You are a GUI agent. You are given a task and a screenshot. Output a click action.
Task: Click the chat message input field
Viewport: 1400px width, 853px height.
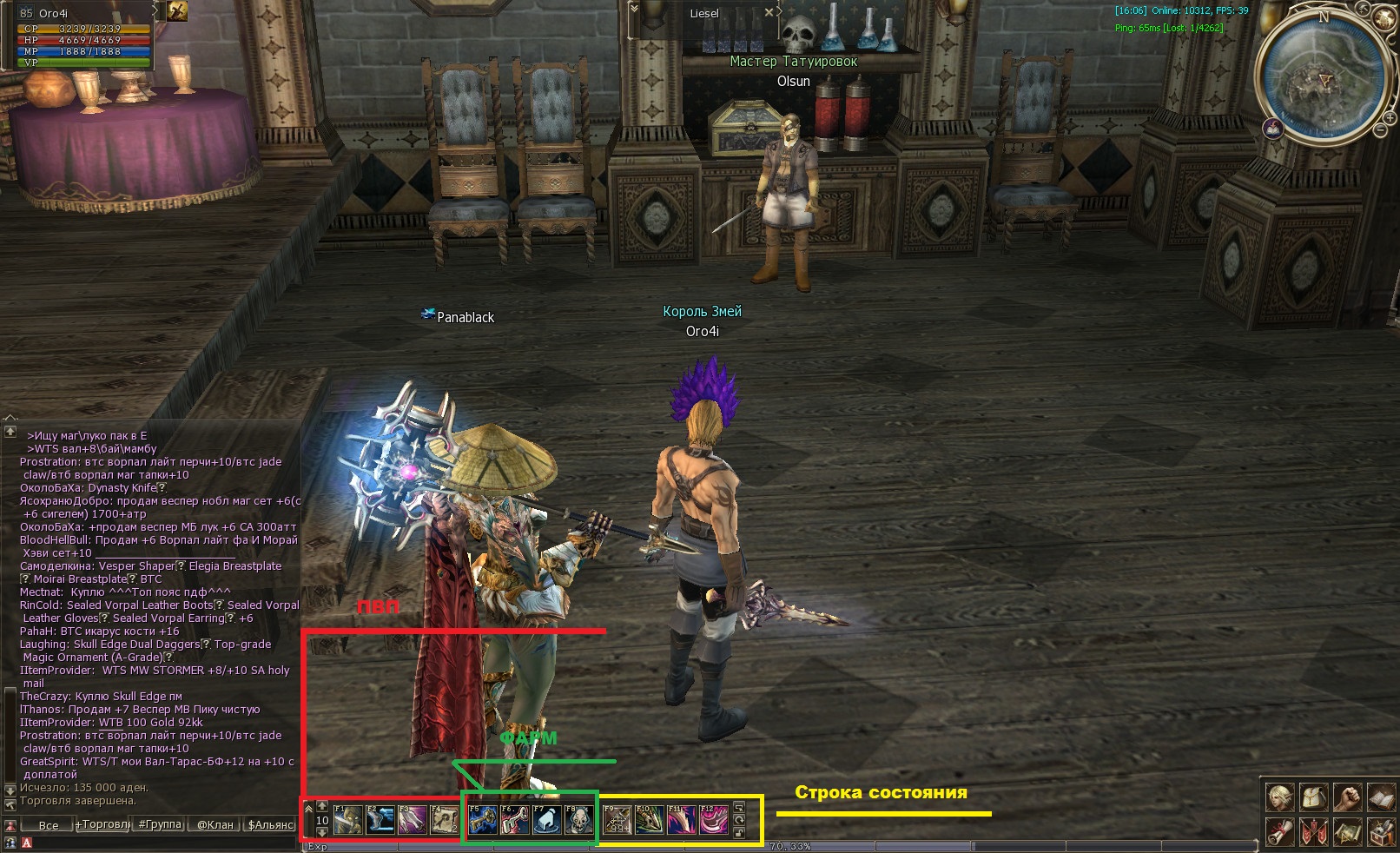click(x=165, y=843)
